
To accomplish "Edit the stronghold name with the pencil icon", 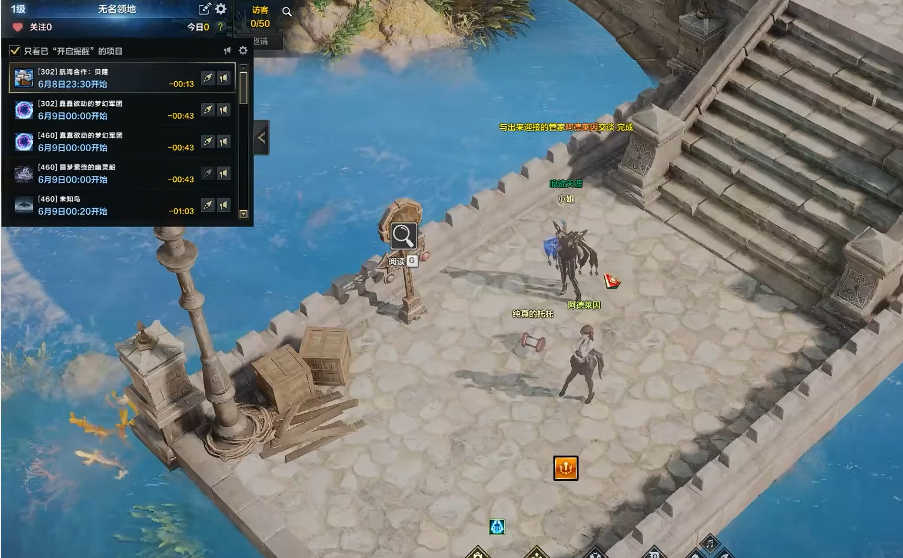I will point(205,9).
